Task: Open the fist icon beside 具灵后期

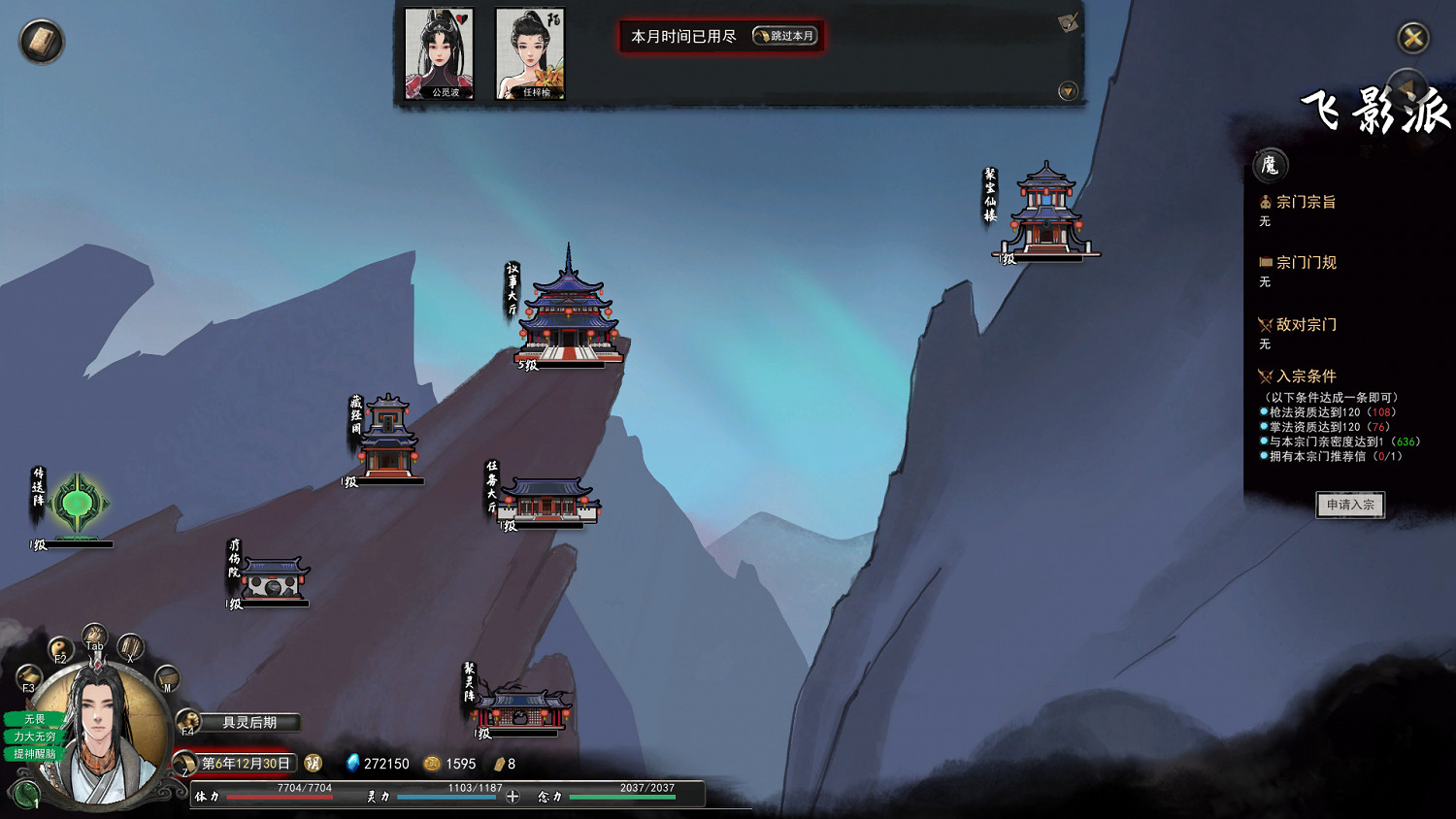Action: point(188,721)
